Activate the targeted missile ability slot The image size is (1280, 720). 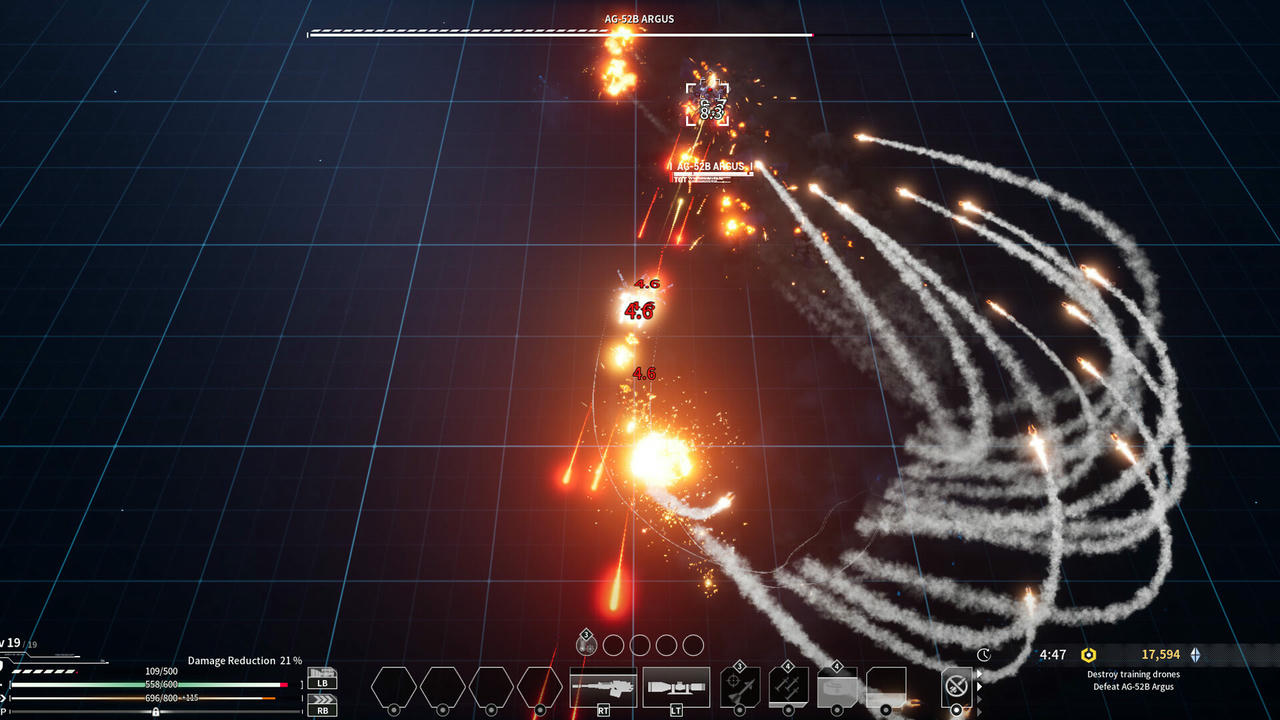coord(740,687)
